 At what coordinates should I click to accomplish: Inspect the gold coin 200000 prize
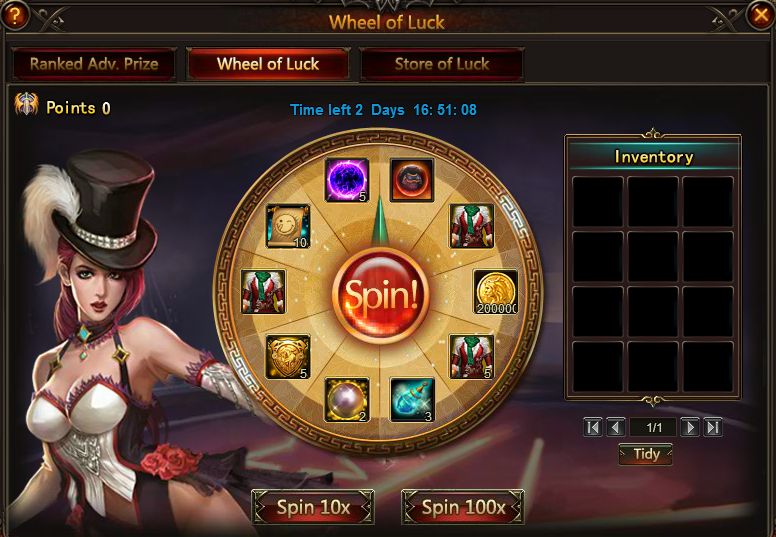[x=495, y=292]
